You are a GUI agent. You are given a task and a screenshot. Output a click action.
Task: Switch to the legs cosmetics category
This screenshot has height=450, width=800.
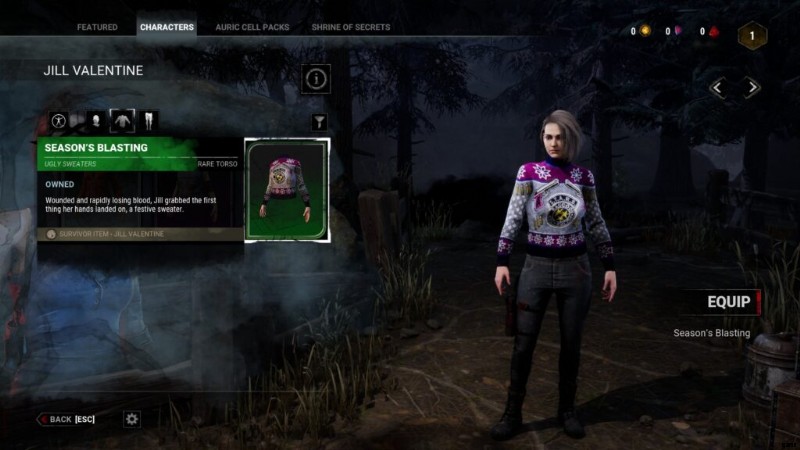(x=149, y=121)
